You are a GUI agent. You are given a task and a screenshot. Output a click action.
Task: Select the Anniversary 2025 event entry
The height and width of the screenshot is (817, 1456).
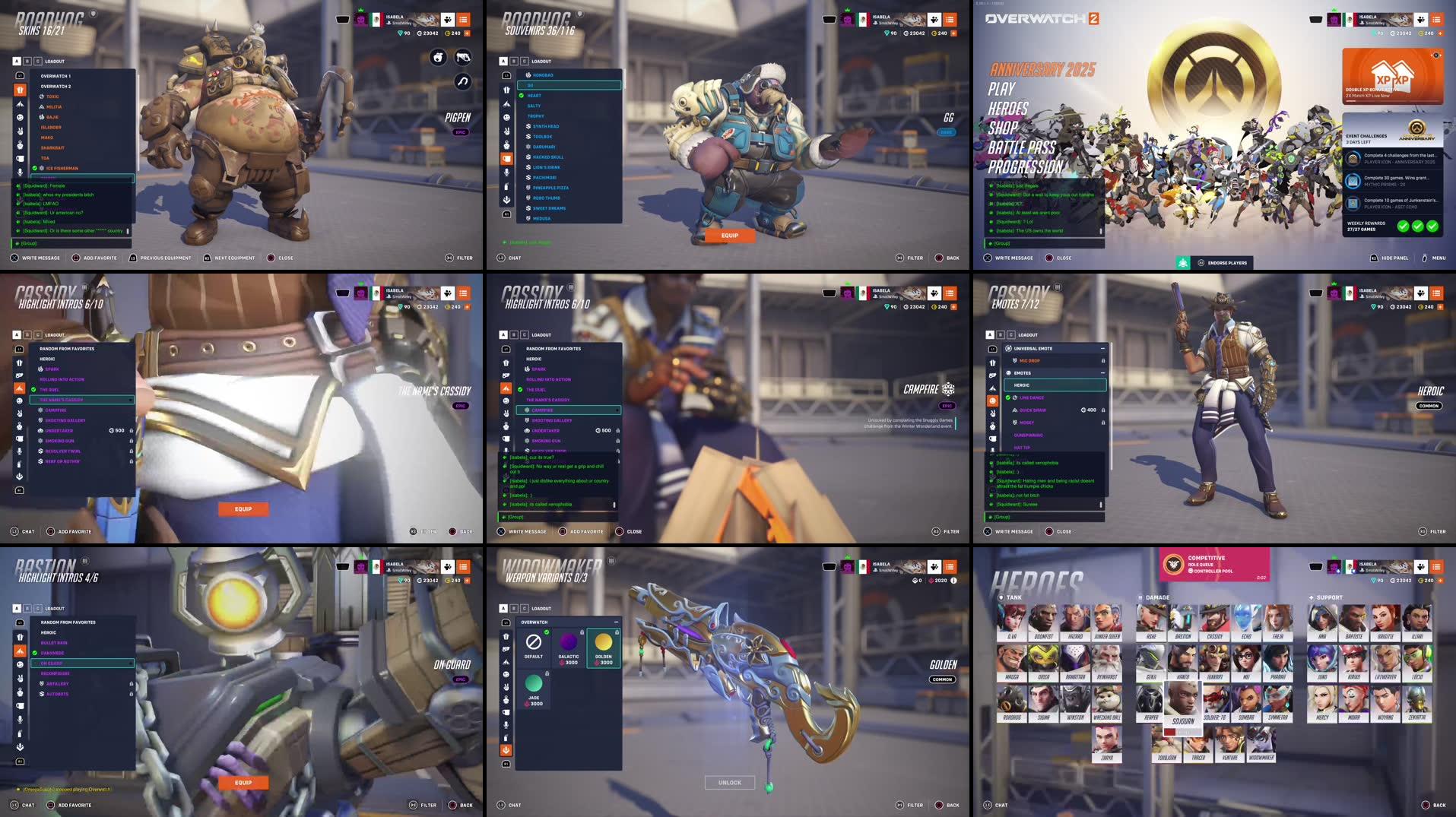(1042, 70)
